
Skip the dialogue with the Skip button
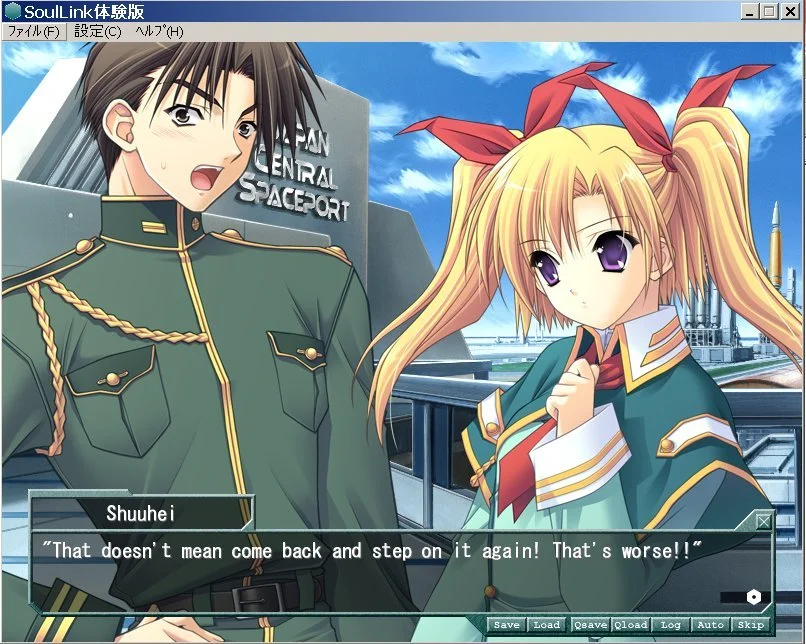pos(750,625)
